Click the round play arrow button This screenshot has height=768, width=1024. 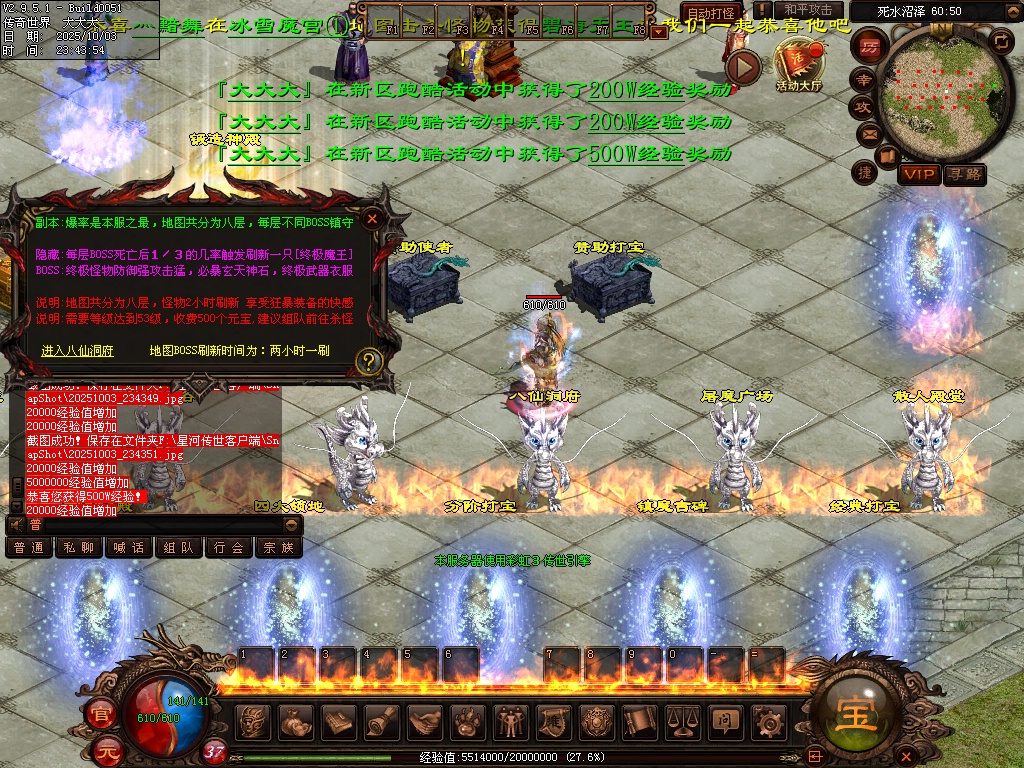[x=743, y=67]
